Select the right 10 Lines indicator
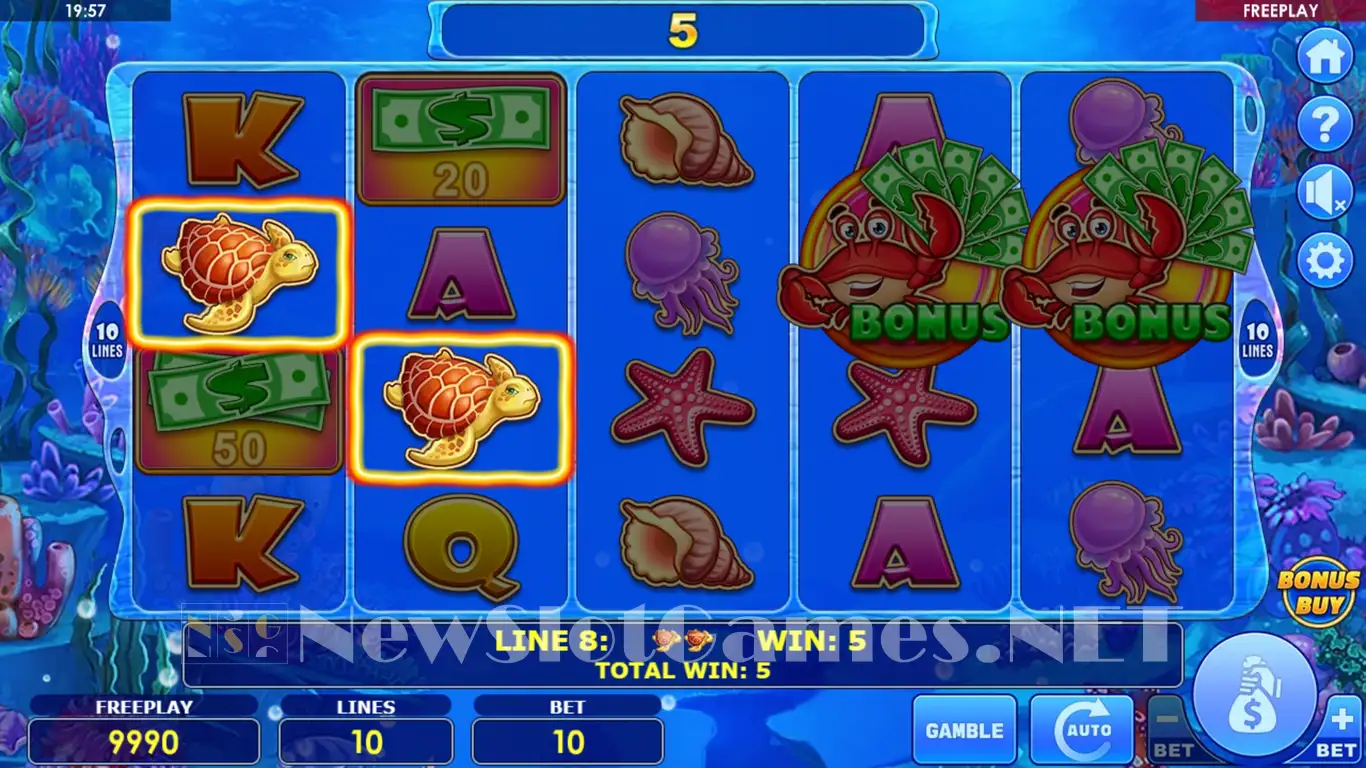 click(x=1257, y=340)
